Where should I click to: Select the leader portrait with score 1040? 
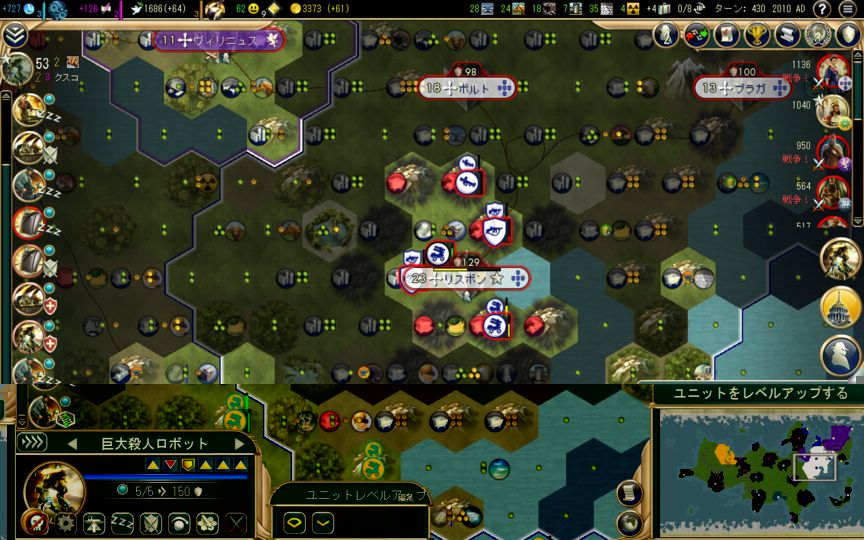(833, 110)
